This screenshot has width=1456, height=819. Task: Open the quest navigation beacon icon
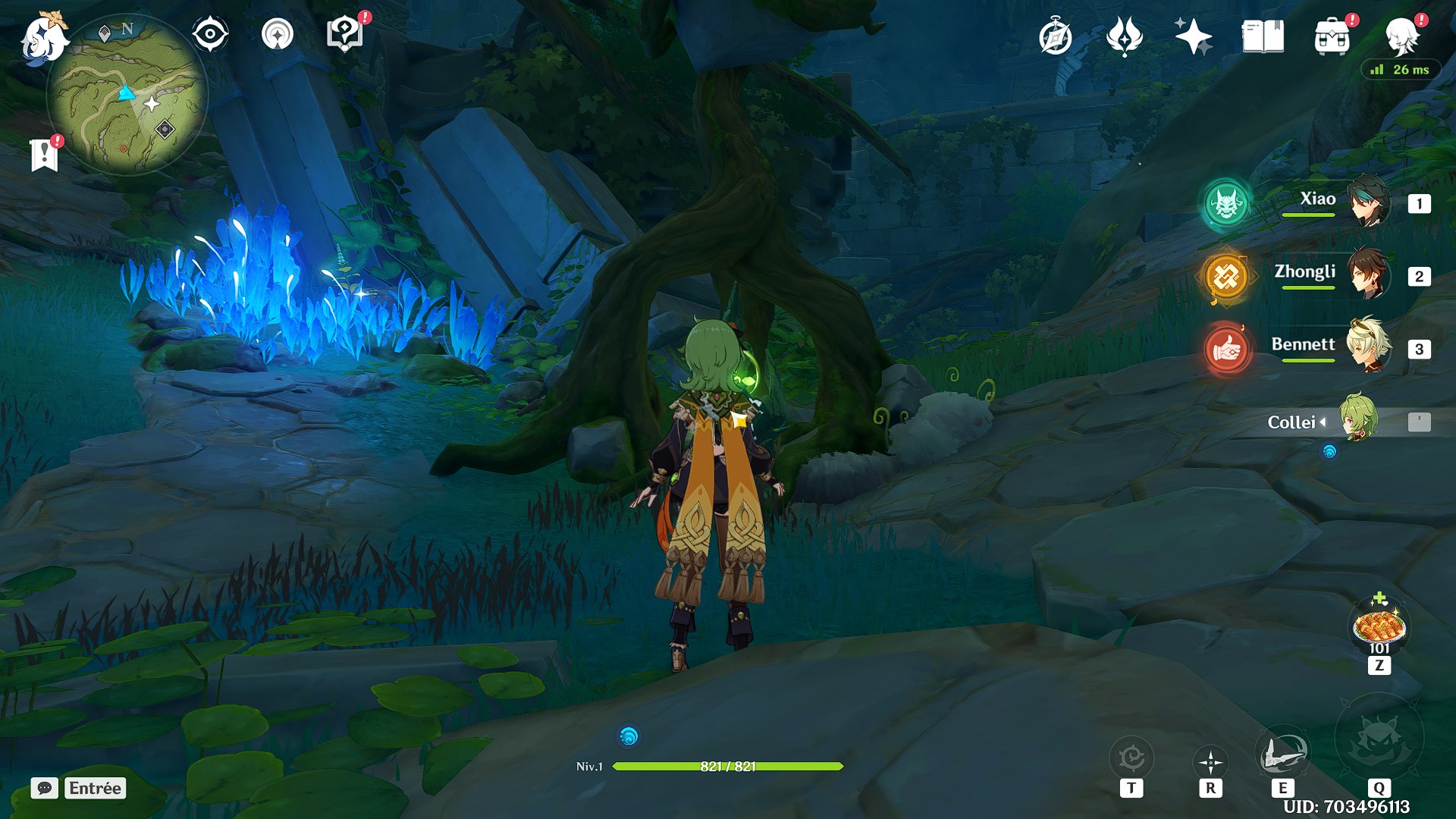point(277,34)
